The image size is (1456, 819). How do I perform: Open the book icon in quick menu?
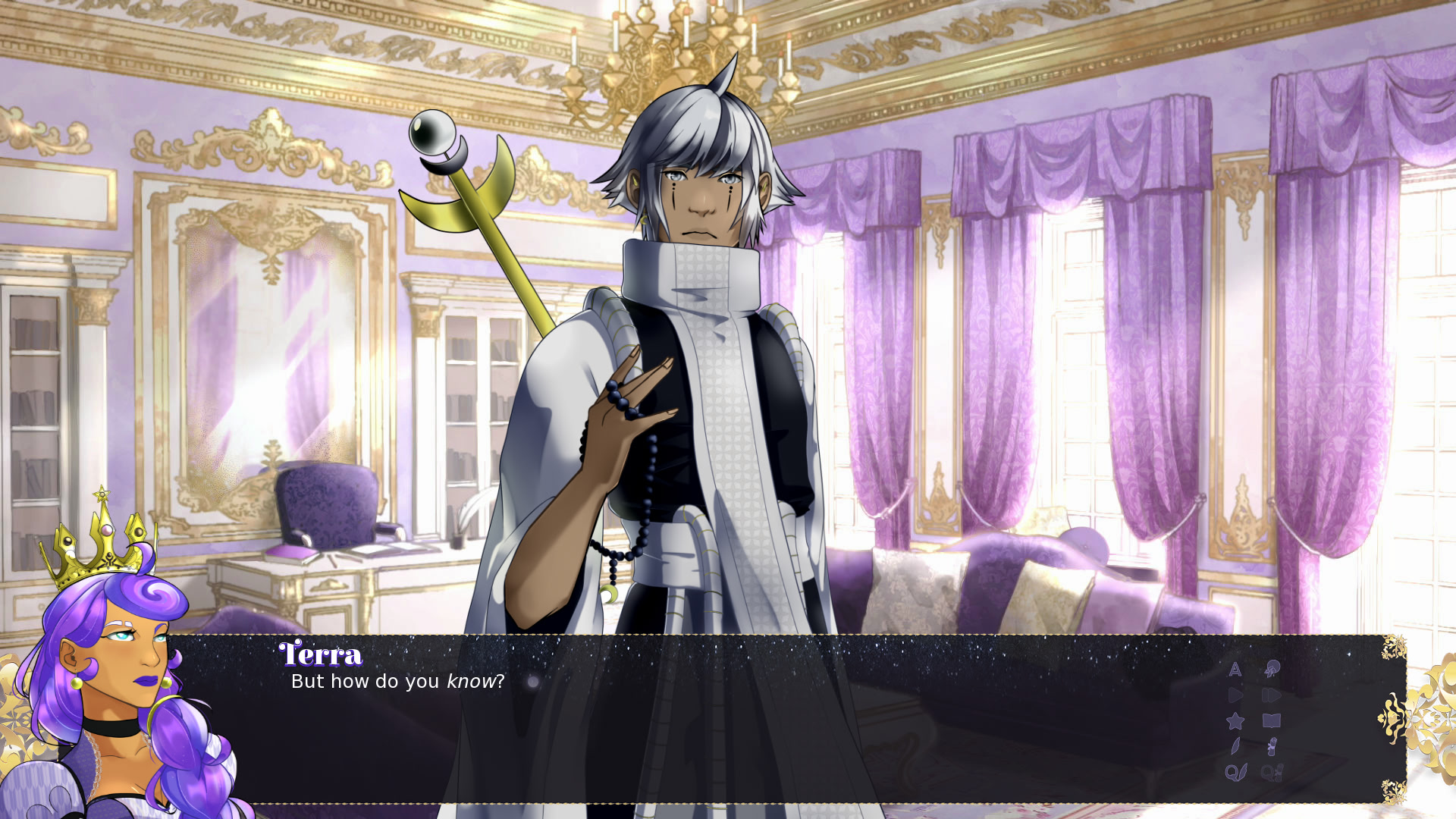(x=1272, y=720)
